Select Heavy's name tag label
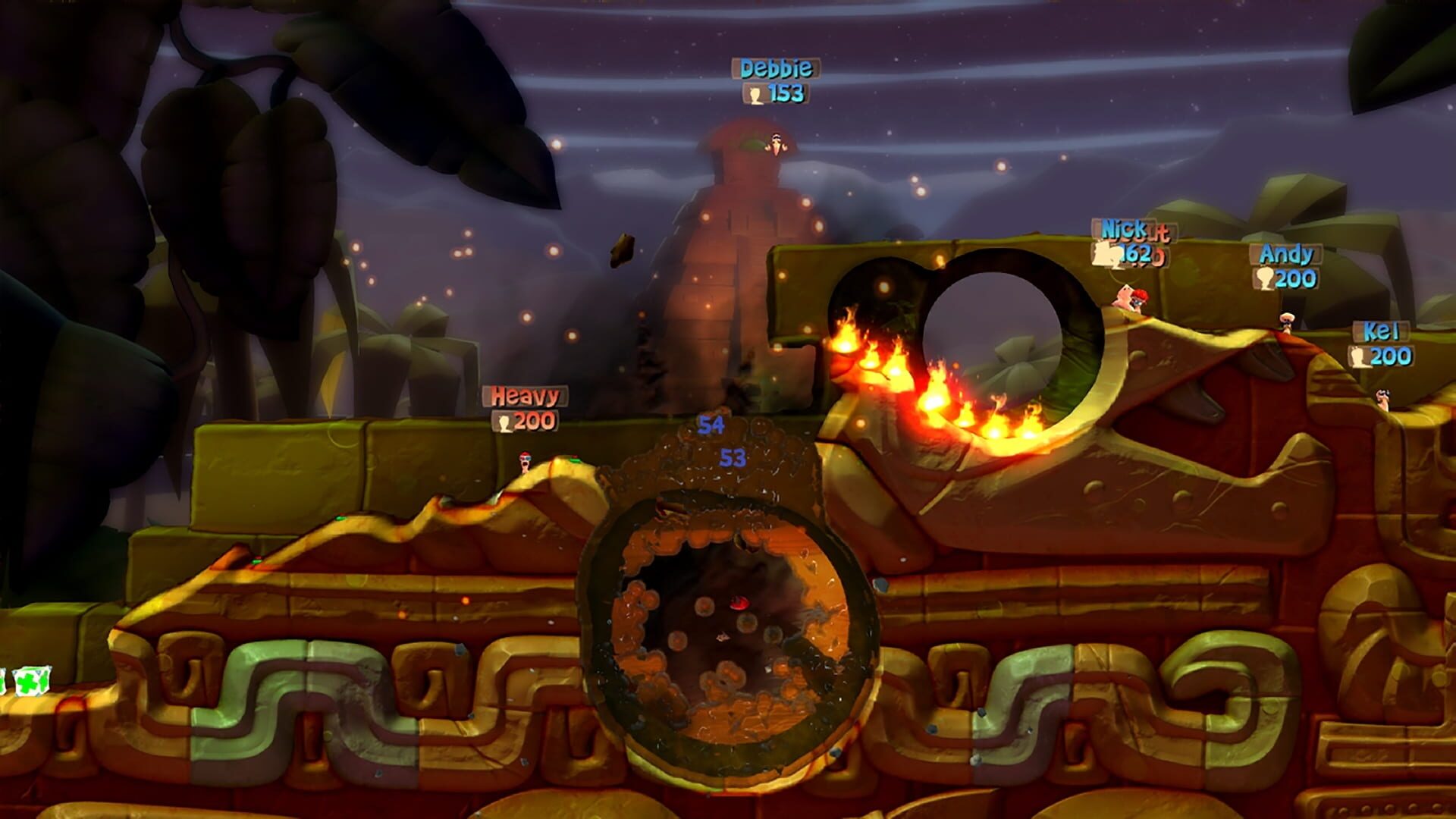 click(x=525, y=396)
